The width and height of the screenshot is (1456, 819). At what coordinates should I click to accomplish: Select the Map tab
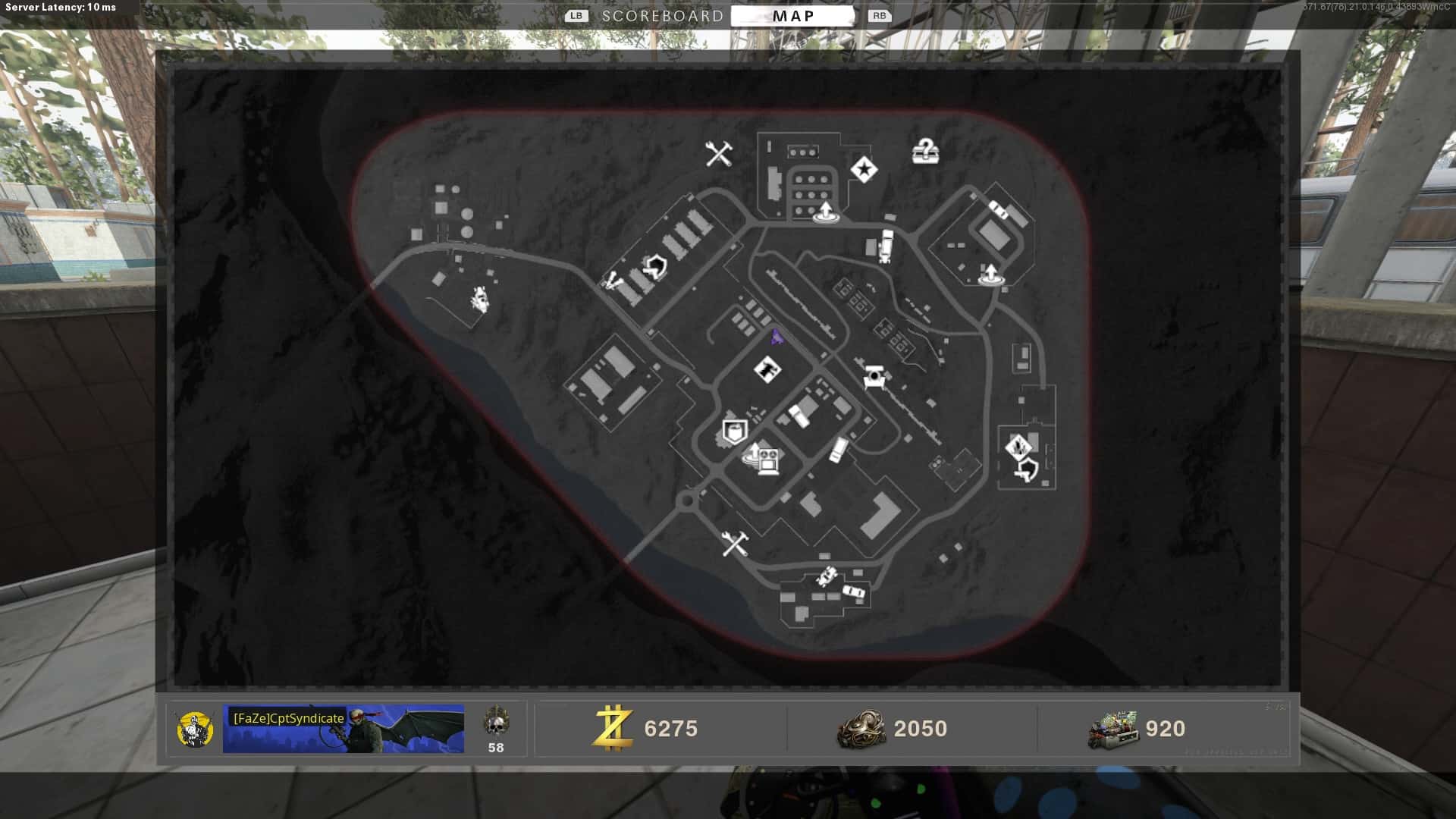click(x=792, y=16)
